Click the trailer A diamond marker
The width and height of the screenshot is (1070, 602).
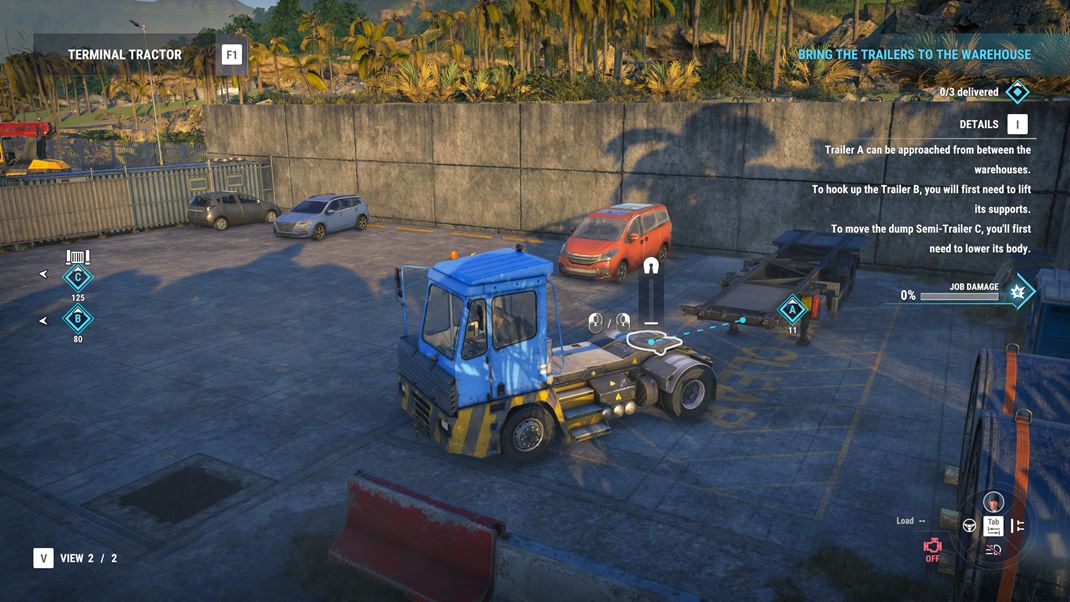point(792,309)
